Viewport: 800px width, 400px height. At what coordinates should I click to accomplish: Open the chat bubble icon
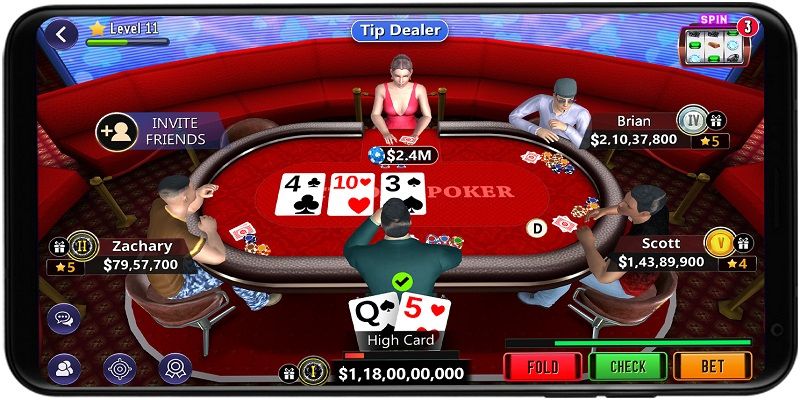[x=63, y=318]
